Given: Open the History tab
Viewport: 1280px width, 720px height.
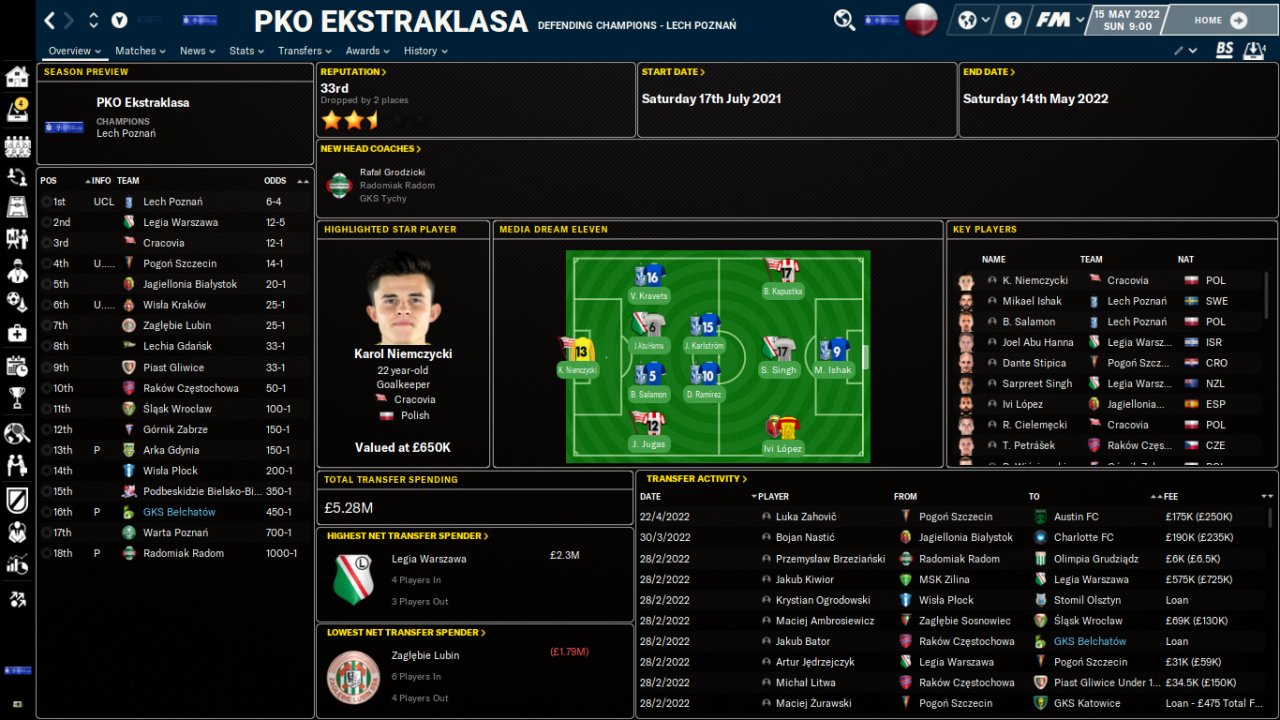Looking at the screenshot, I should [425, 51].
